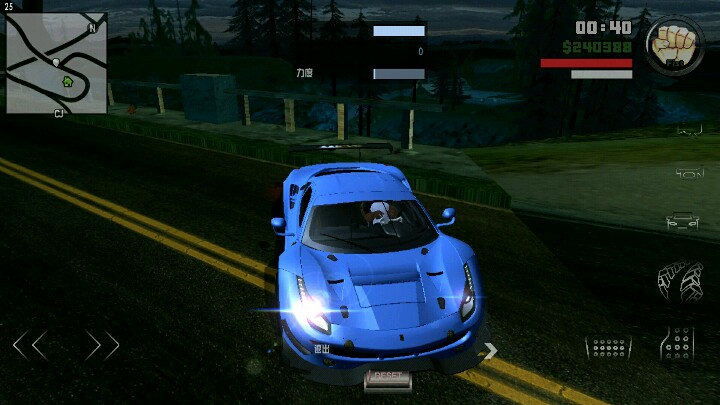Click the white right chevron near the bumper
This screenshot has height=405, width=720.
490,350
